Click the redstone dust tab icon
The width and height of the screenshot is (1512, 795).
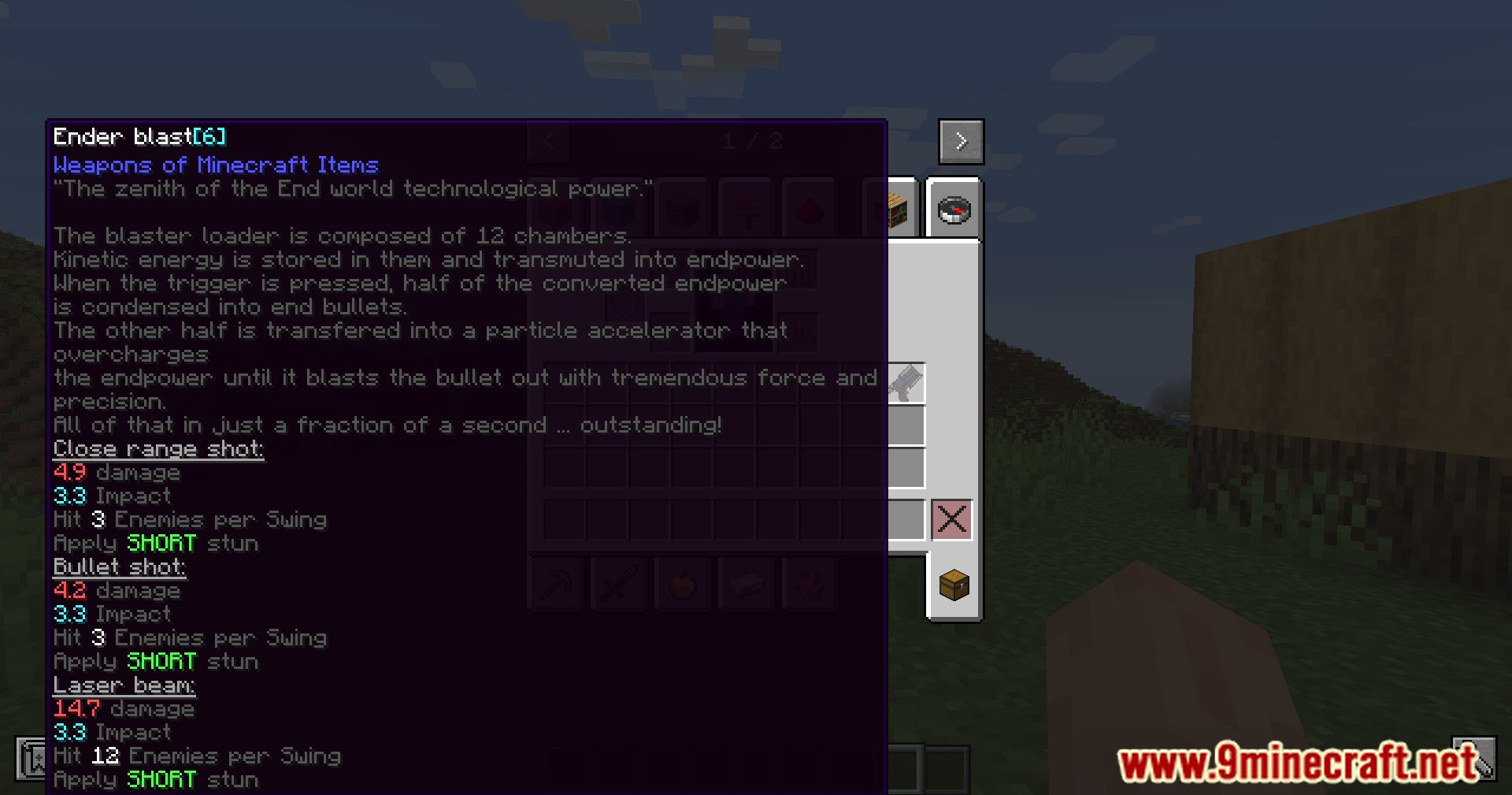point(810,207)
